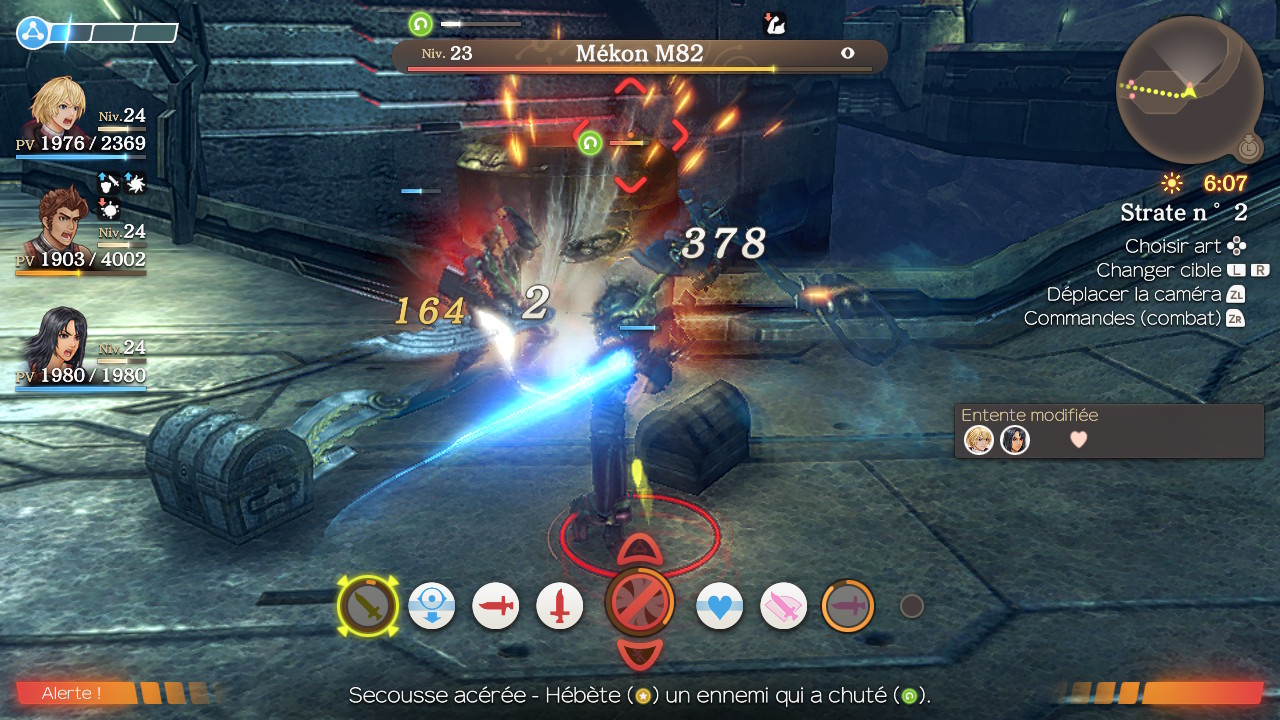Image resolution: width=1280 pixels, height=720 pixels.
Task: Activate the pink sword and shield art
Action: pos(783,606)
